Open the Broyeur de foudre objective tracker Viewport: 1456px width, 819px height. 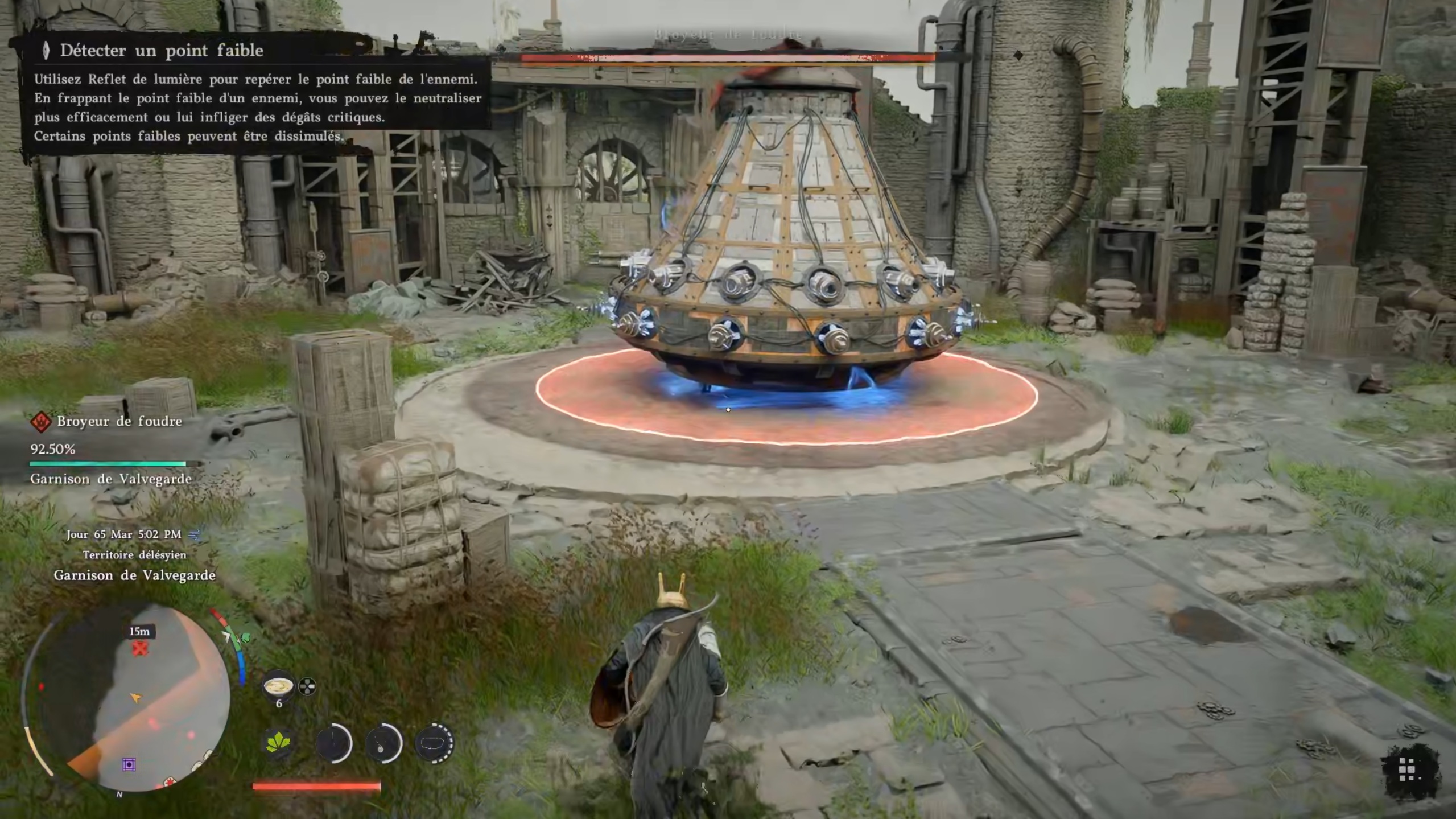(119, 422)
